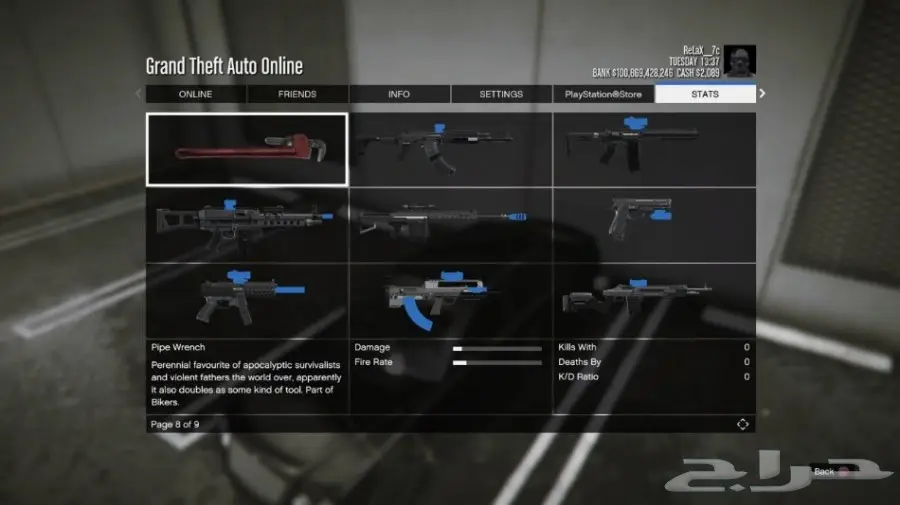
Task: Select the compact submachine gun tile
Action: coord(247,300)
